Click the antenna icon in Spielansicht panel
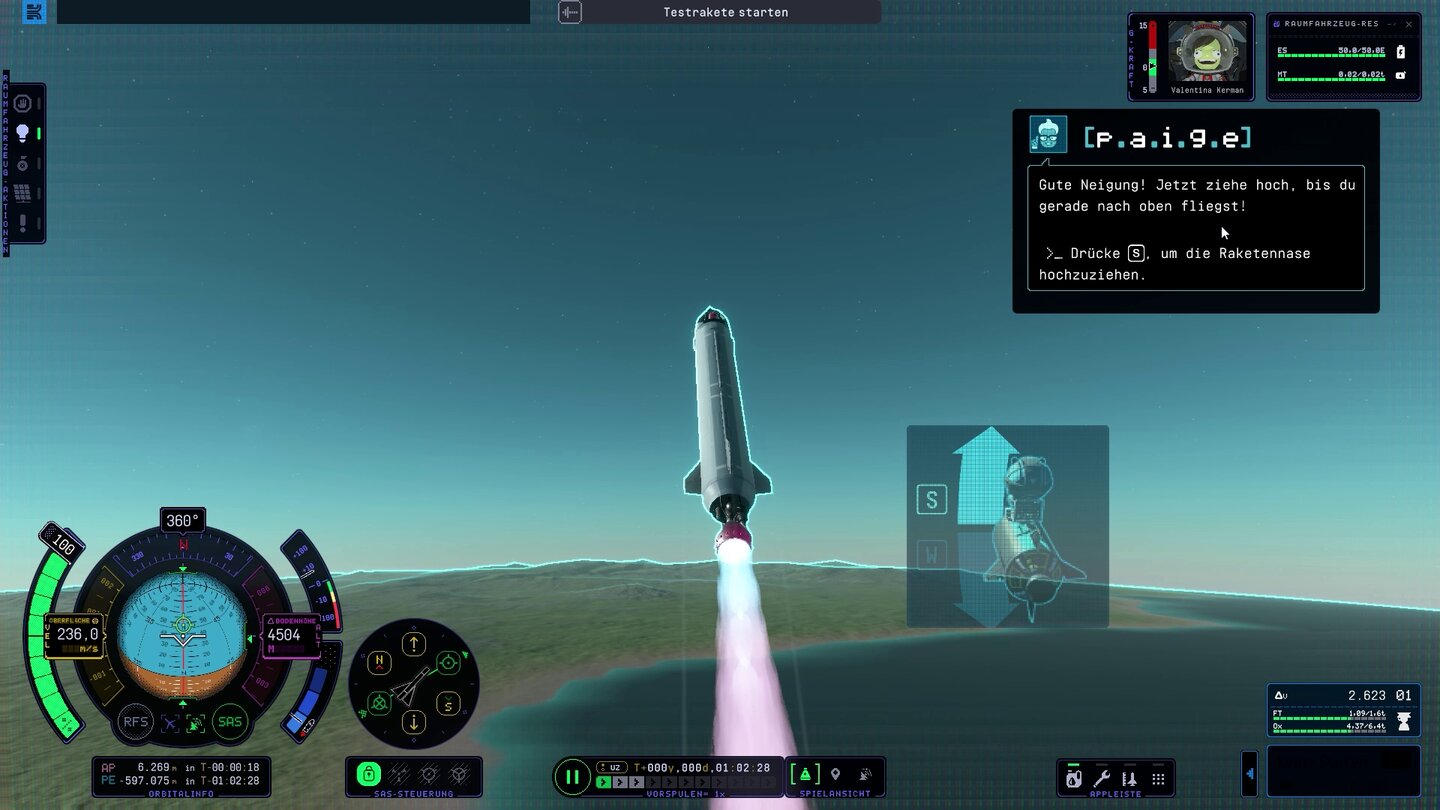 point(863,774)
